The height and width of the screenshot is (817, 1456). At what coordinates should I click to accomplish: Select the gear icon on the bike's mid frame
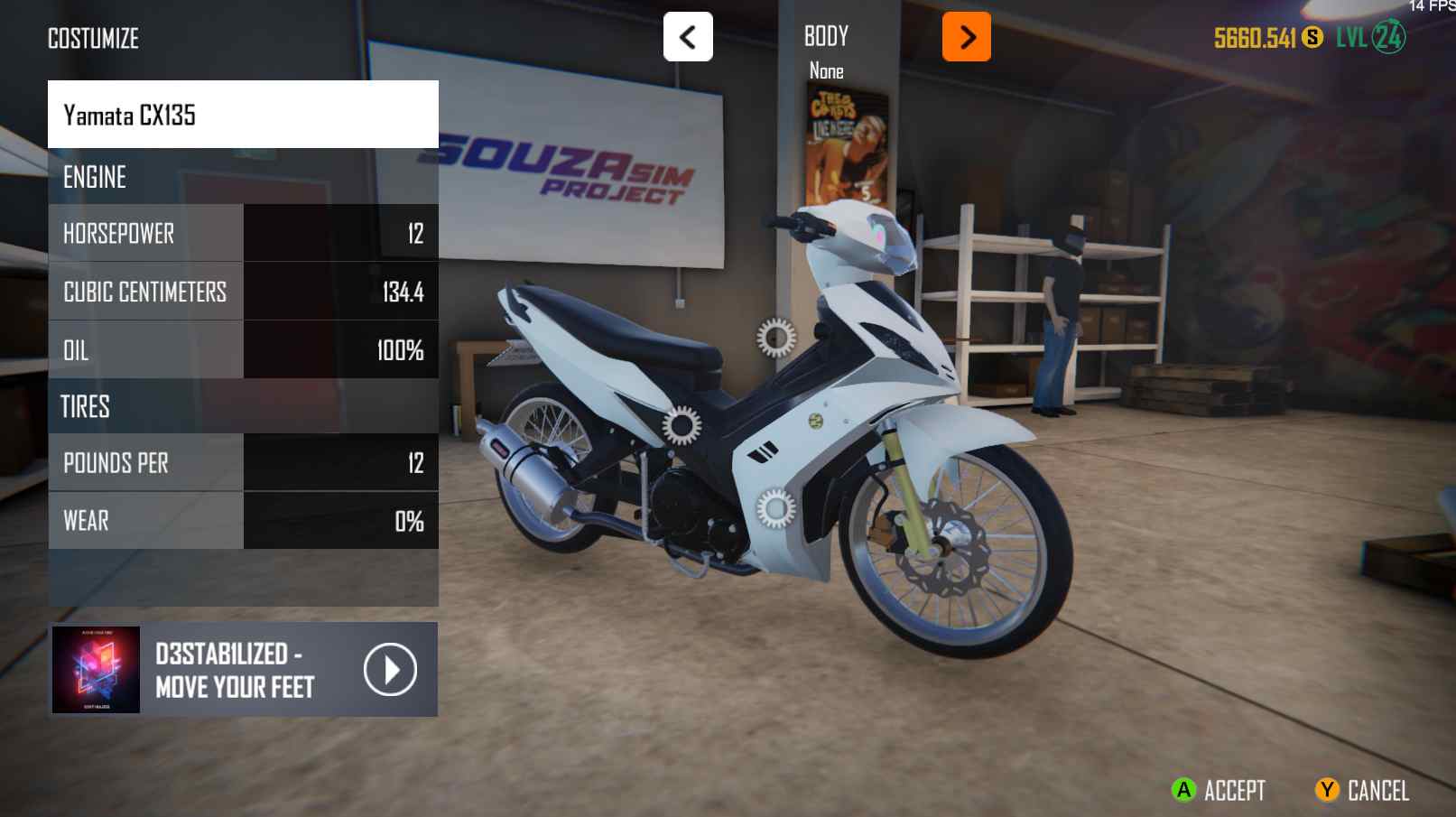[680, 422]
